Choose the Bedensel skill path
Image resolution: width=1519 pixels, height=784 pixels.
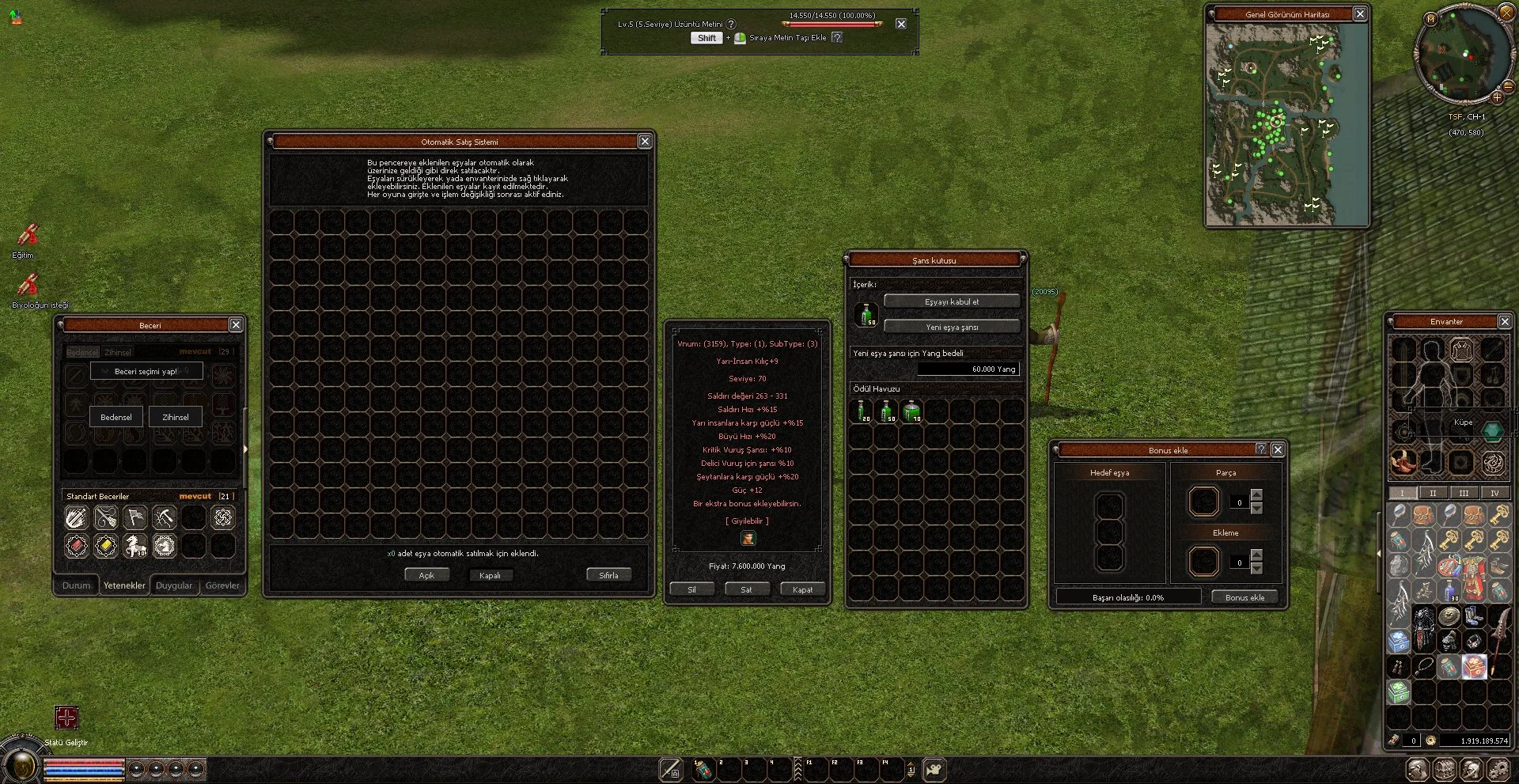click(116, 417)
